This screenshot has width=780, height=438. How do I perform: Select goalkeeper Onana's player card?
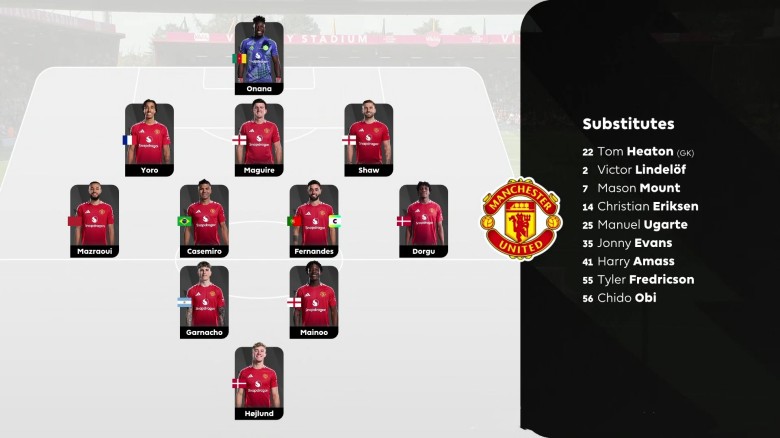pyautogui.click(x=259, y=58)
